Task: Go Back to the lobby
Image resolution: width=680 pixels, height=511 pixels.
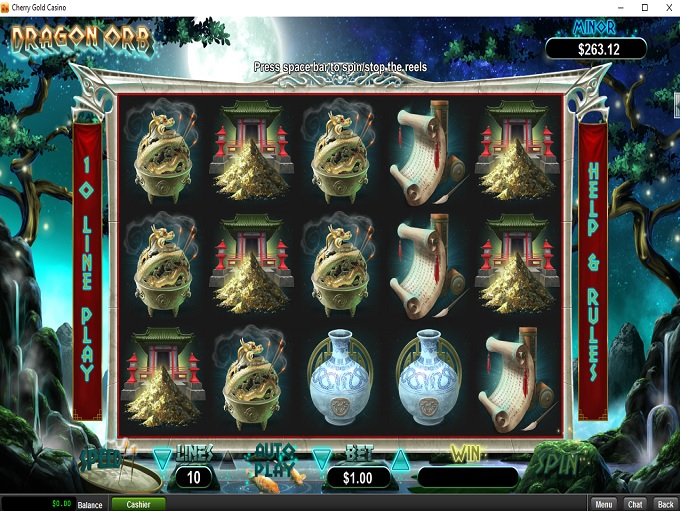Action: (665, 504)
